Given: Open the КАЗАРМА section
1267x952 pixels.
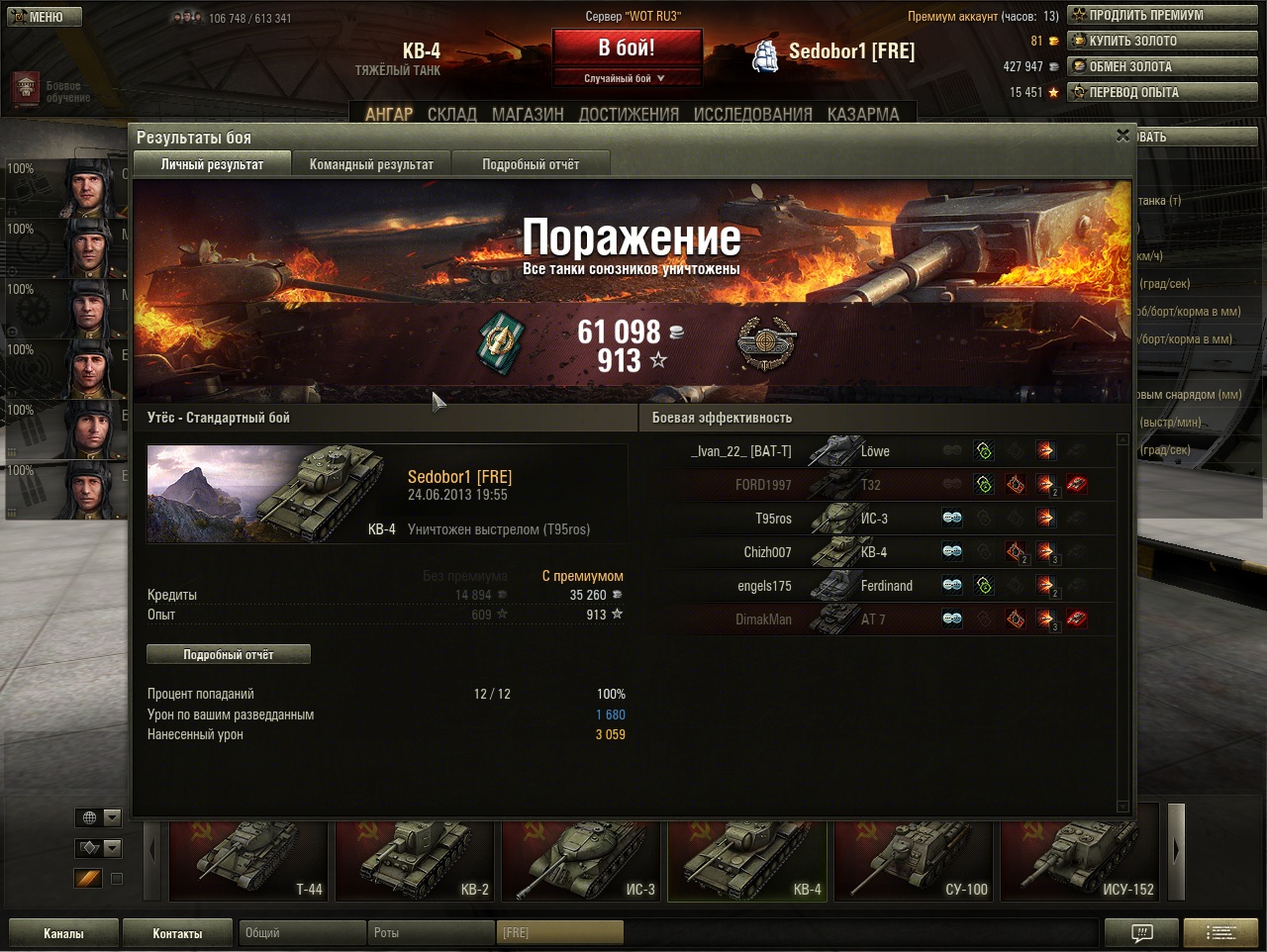Looking at the screenshot, I should (x=863, y=114).
